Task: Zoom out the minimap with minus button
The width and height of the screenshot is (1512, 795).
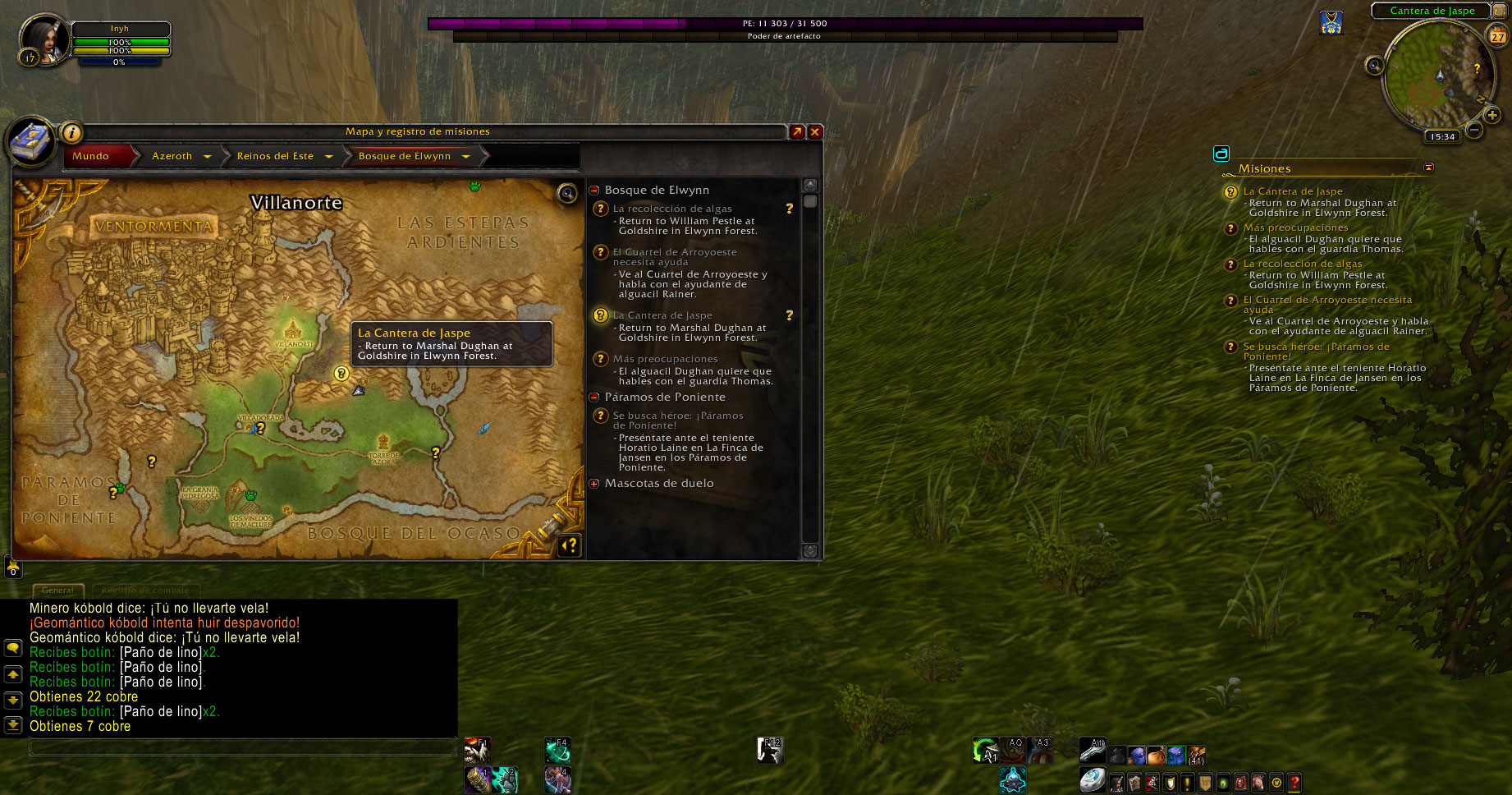Action: pyautogui.click(x=1474, y=129)
